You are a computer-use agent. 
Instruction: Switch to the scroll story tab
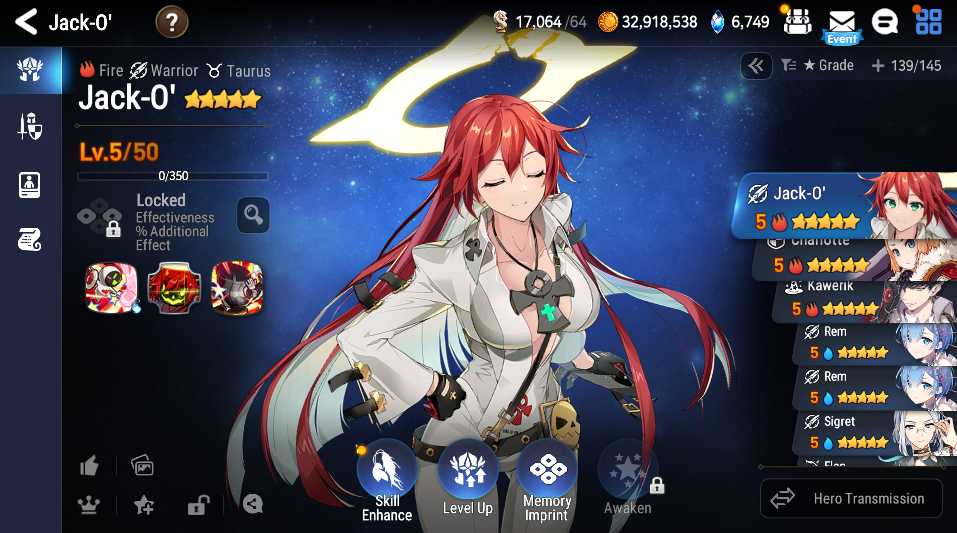tap(29, 240)
